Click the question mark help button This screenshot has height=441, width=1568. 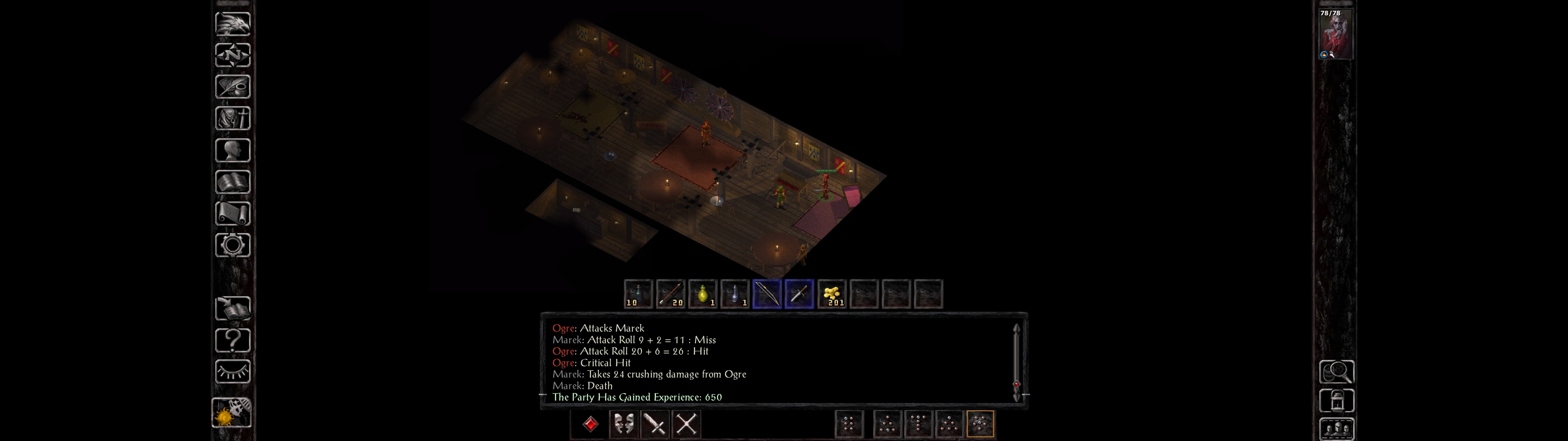[x=232, y=340]
